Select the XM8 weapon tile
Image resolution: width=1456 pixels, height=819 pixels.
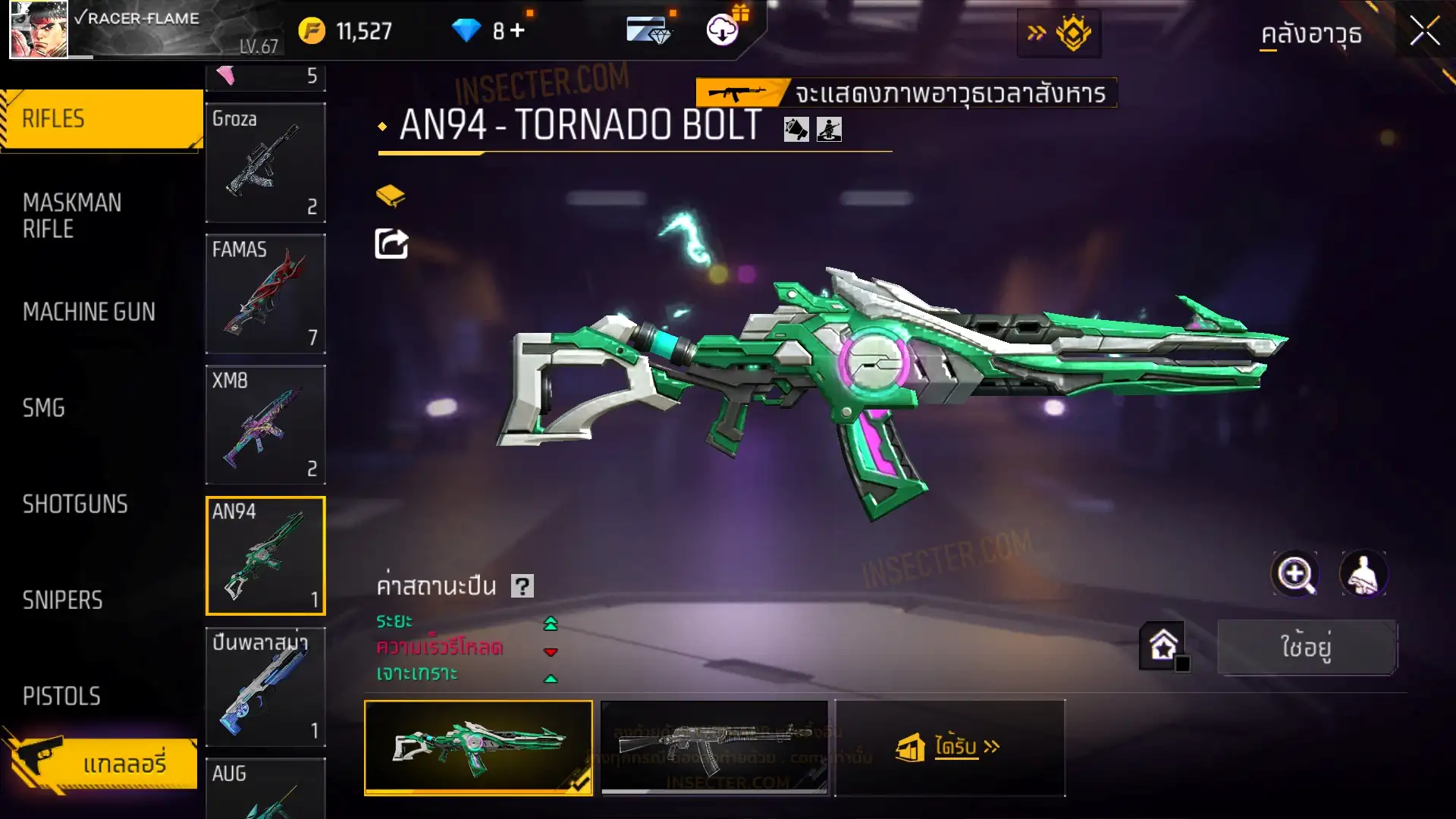click(265, 425)
